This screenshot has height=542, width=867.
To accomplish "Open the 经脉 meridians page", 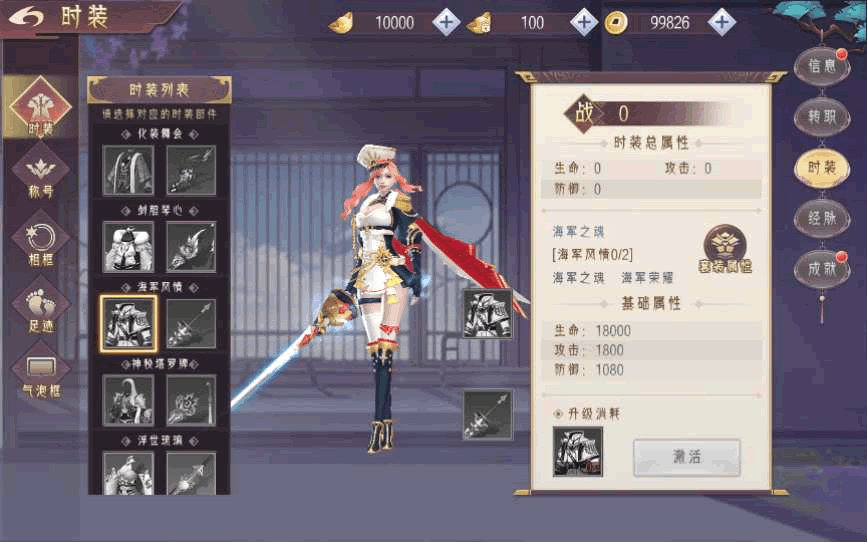I will point(821,218).
